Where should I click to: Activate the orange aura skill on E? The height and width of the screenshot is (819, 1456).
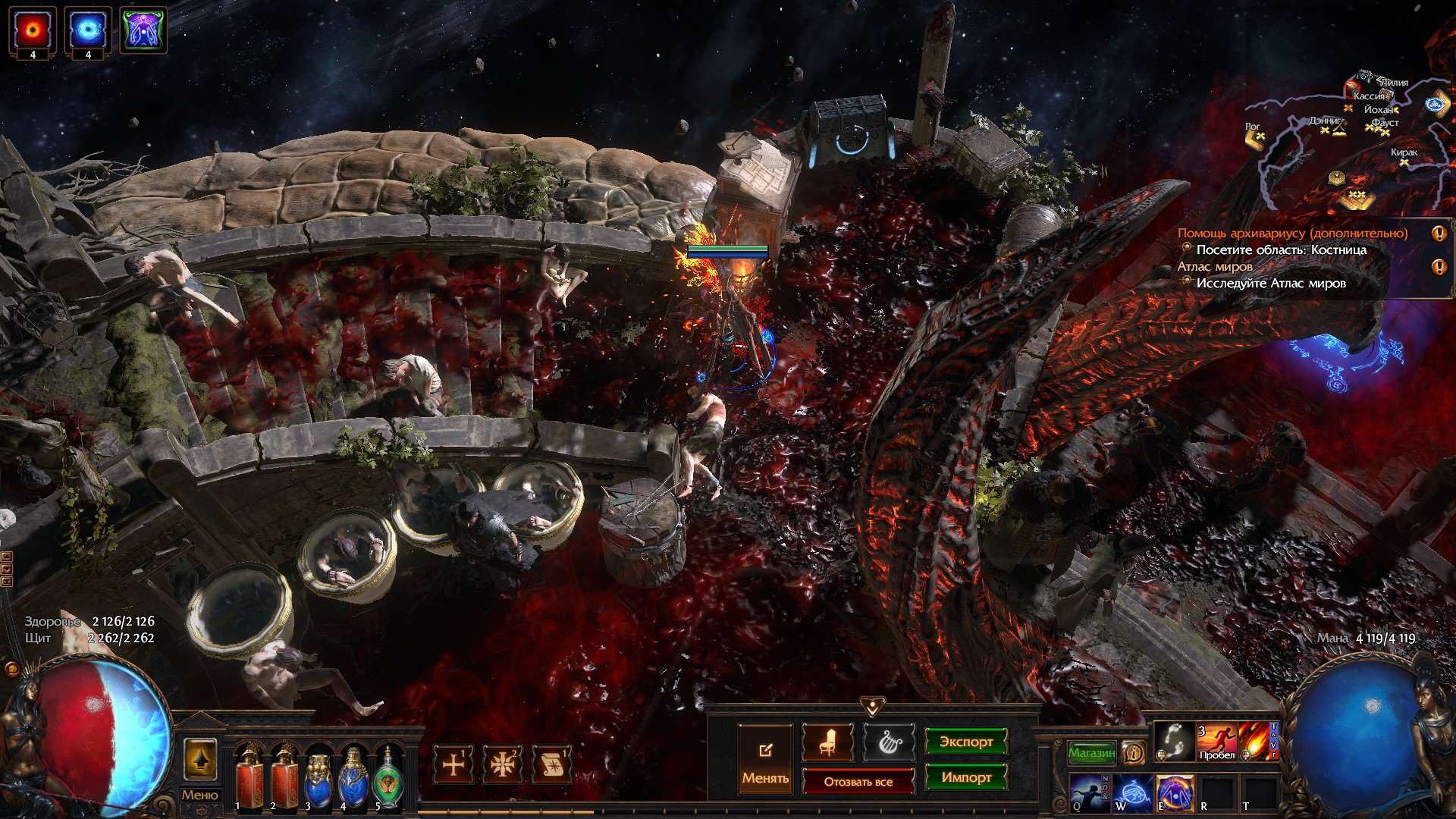1174,792
